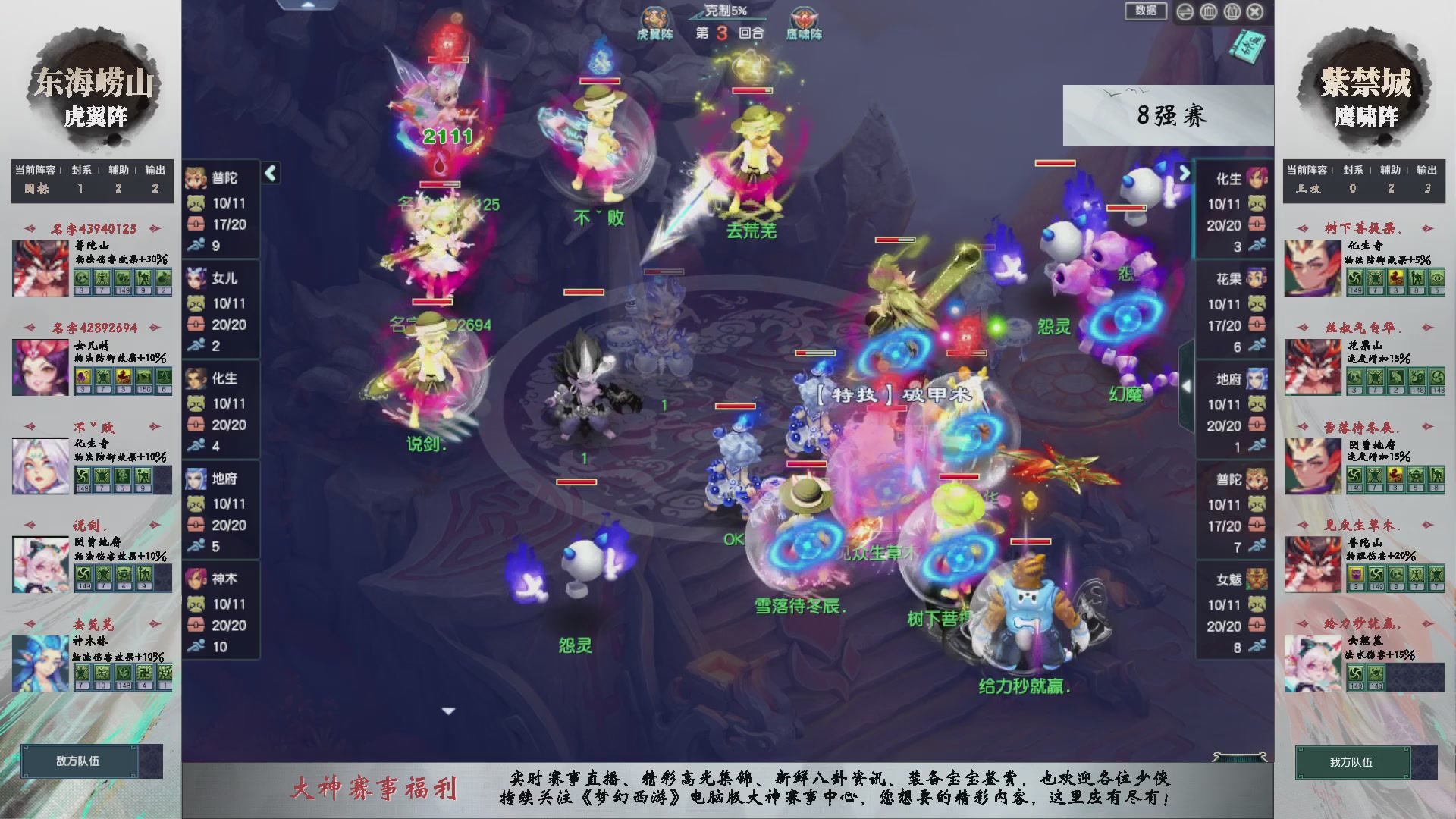Click the cage-shaped circular icon in top toolbar
The image size is (1456, 819).
point(1209,12)
